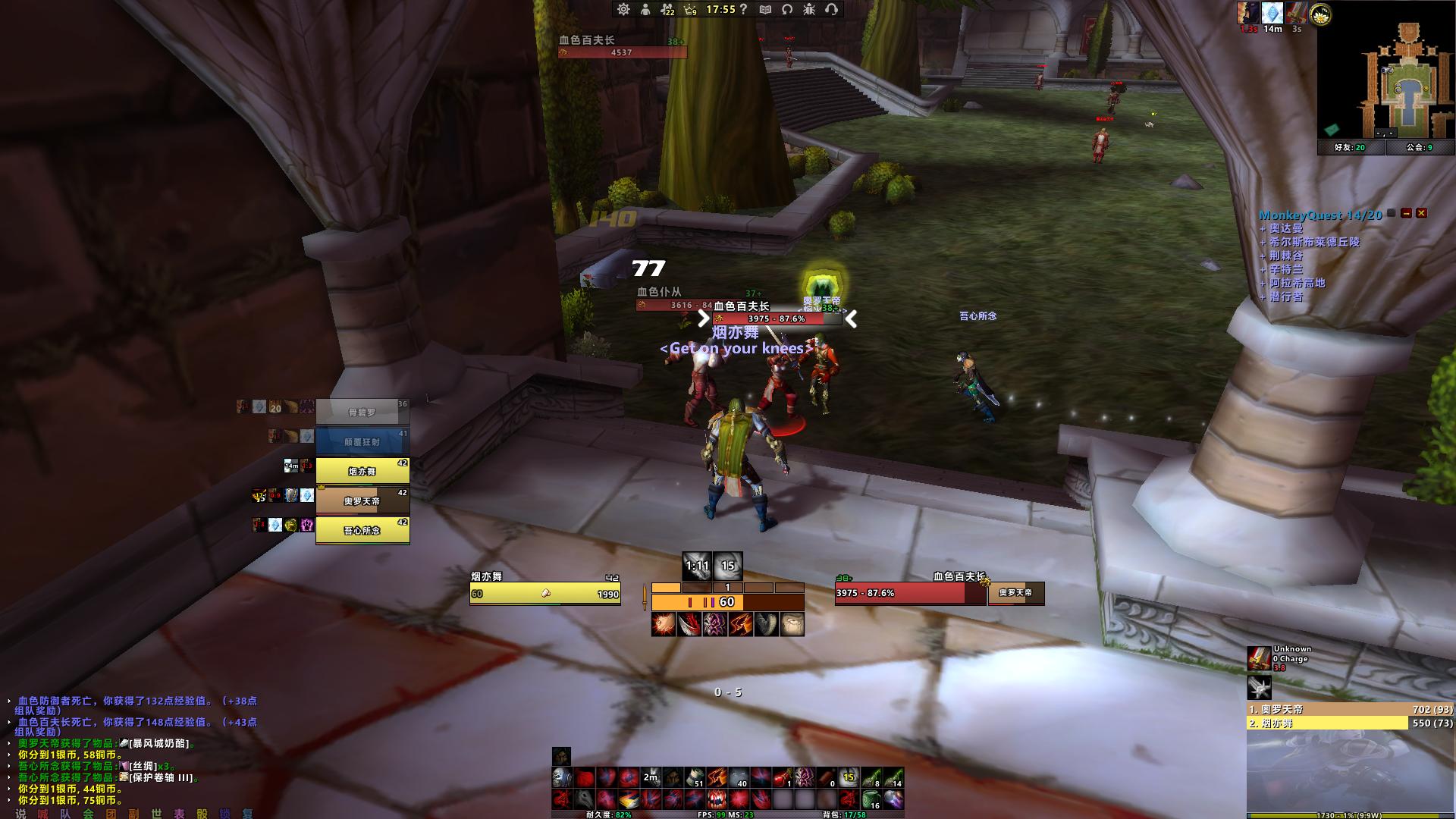Open the gear settings icon
The height and width of the screenshot is (819, 1456).
(623, 9)
